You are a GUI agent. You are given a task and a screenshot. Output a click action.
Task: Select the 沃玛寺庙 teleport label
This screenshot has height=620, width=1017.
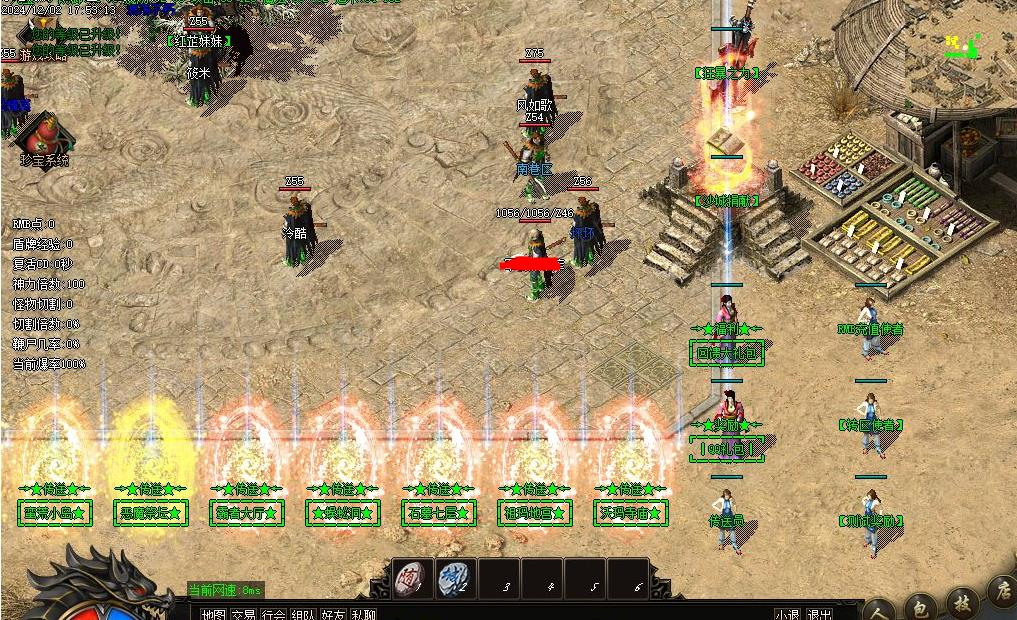tap(630, 514)
